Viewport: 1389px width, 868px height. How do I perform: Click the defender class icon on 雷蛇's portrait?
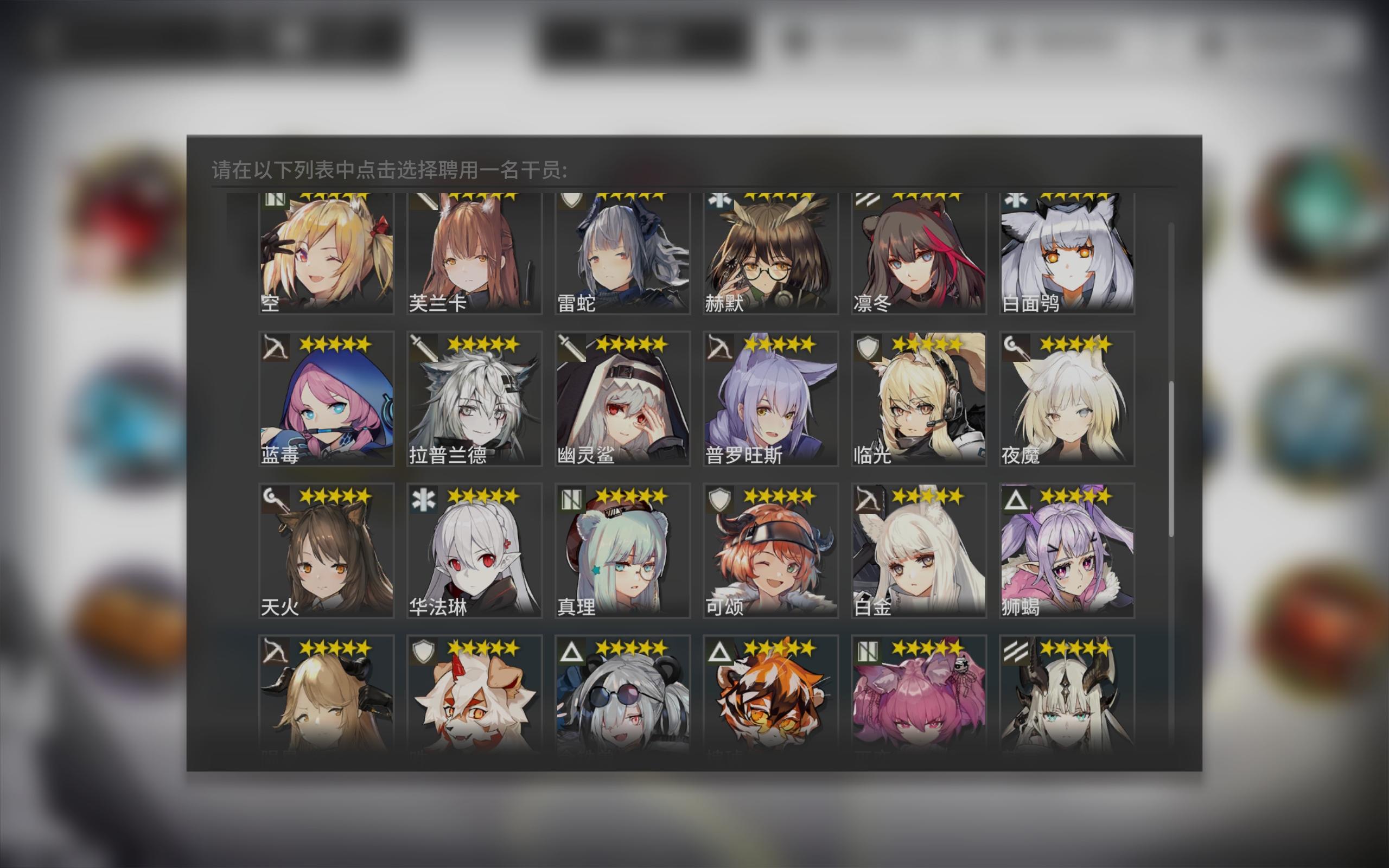tap(571, 201)
